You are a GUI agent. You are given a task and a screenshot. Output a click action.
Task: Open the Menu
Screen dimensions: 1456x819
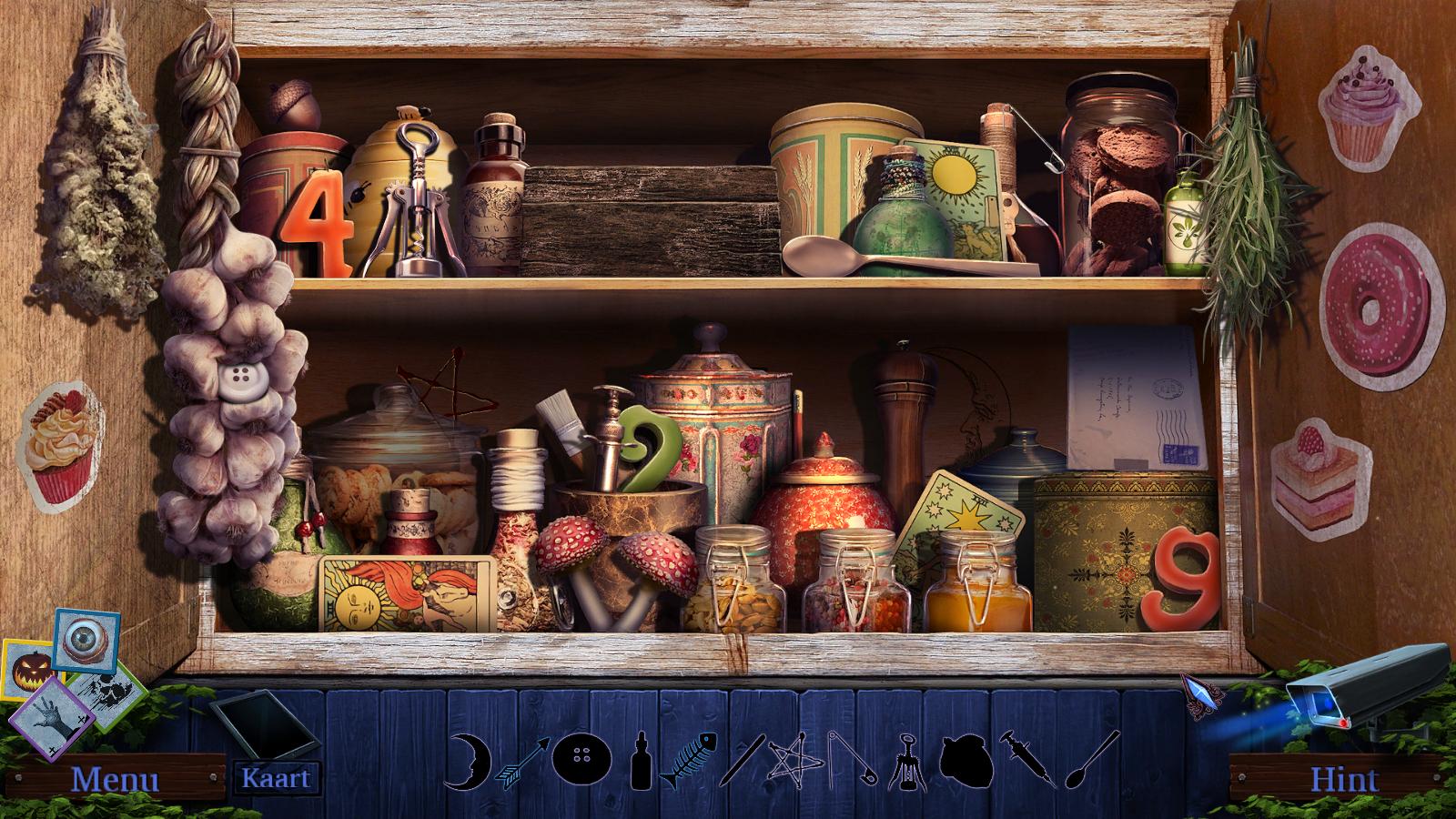click(x=115, y=779)
